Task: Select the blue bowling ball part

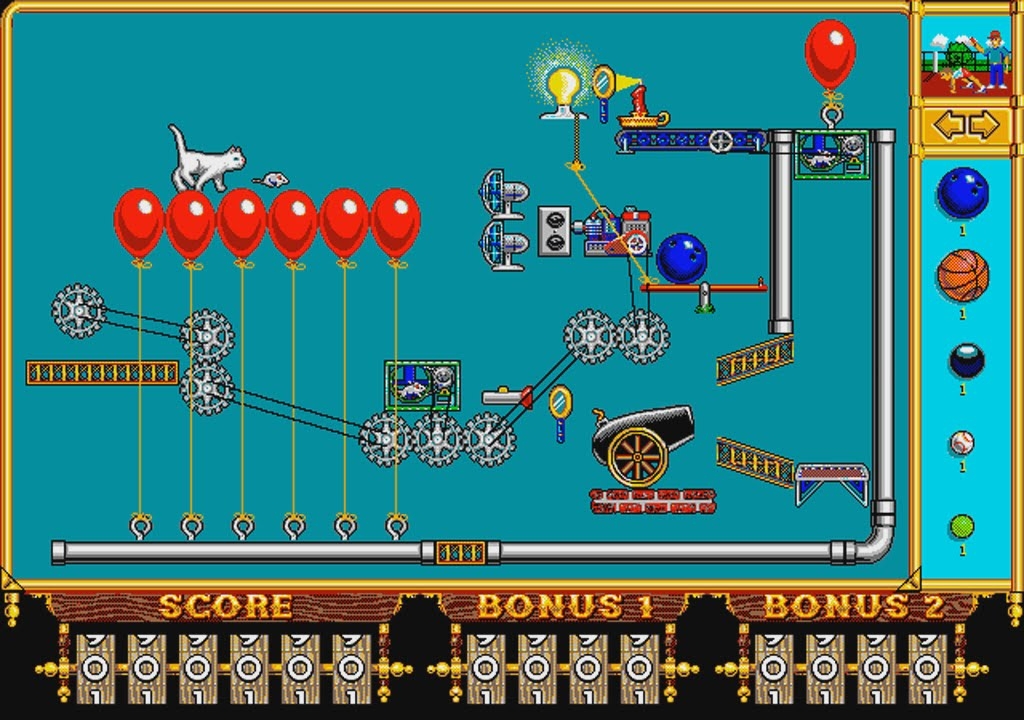Action: click(962, 193)
